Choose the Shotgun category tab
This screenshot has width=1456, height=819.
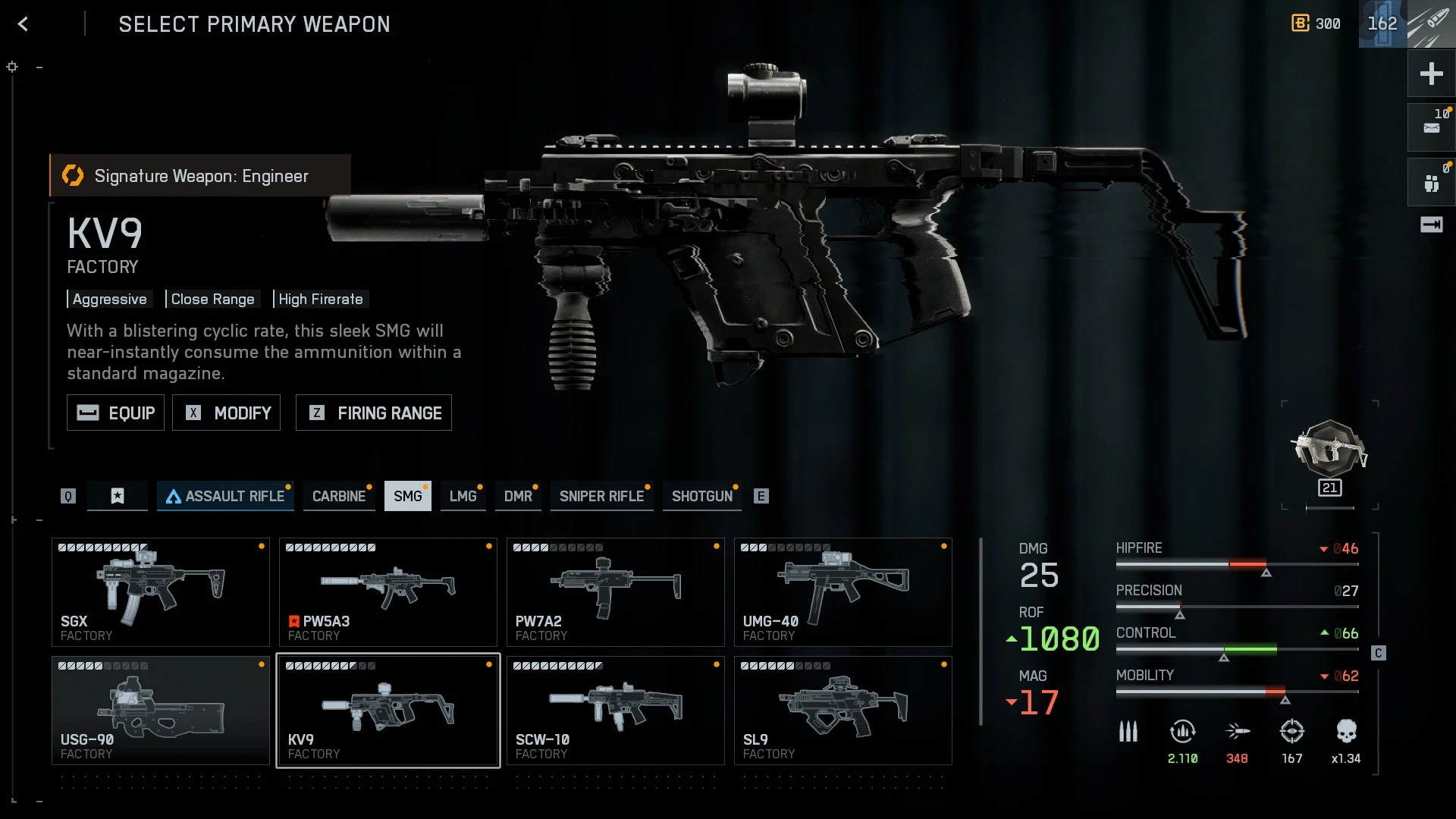[701, 496]
